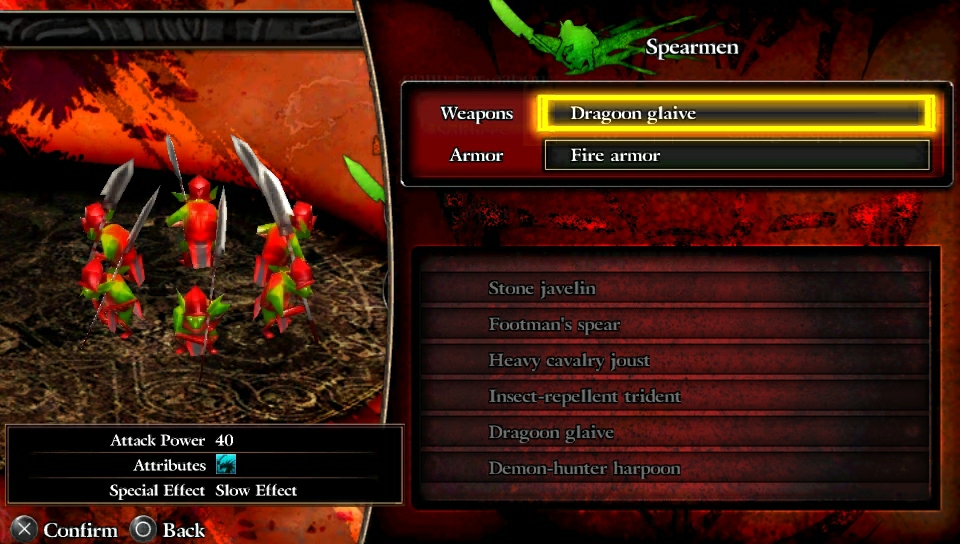The image size is (960, 544).
Task: Select Insect-repellent trident in the list
Action: click(x=675, y=397)
